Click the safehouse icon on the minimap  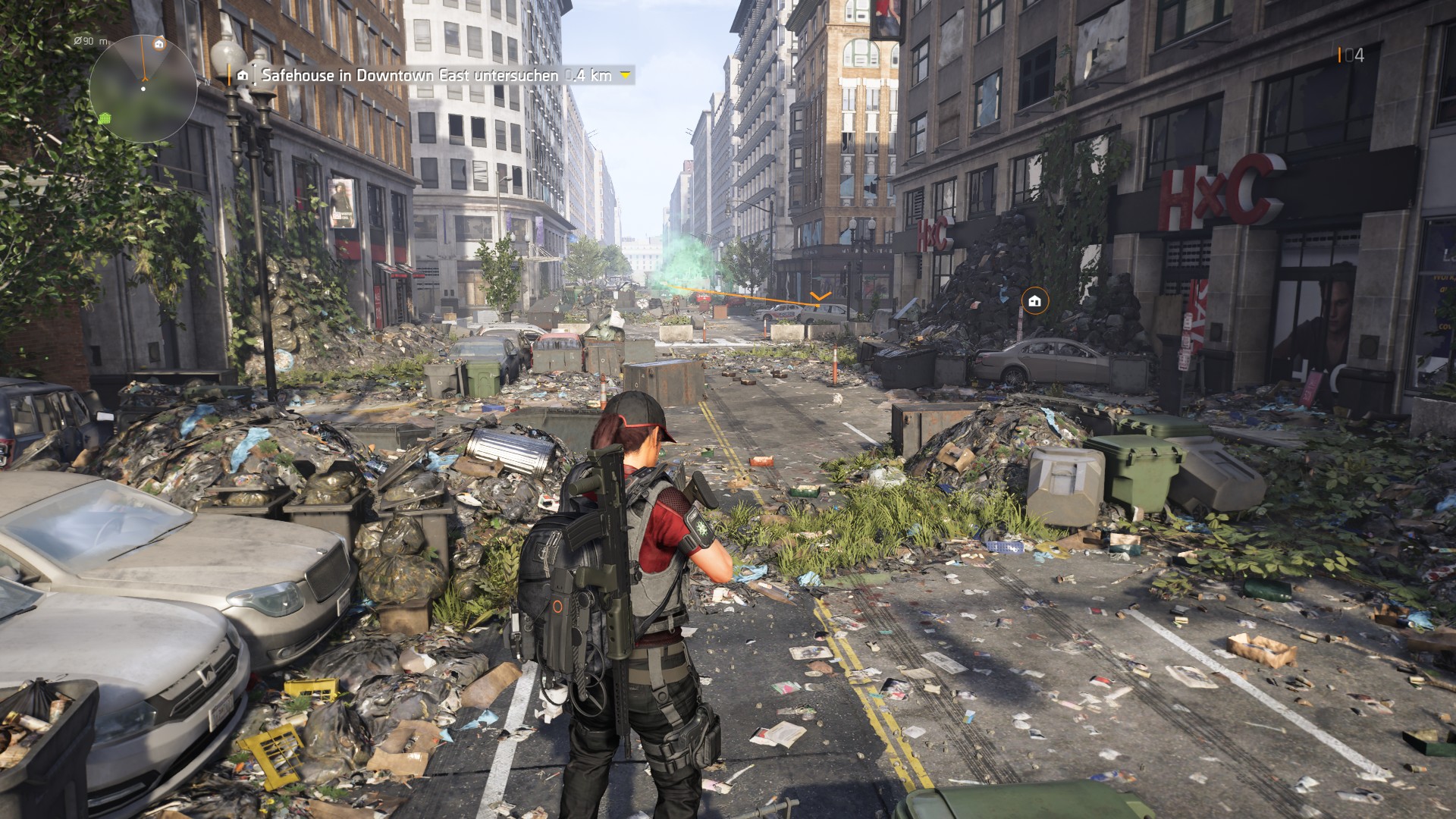point(159,45)
